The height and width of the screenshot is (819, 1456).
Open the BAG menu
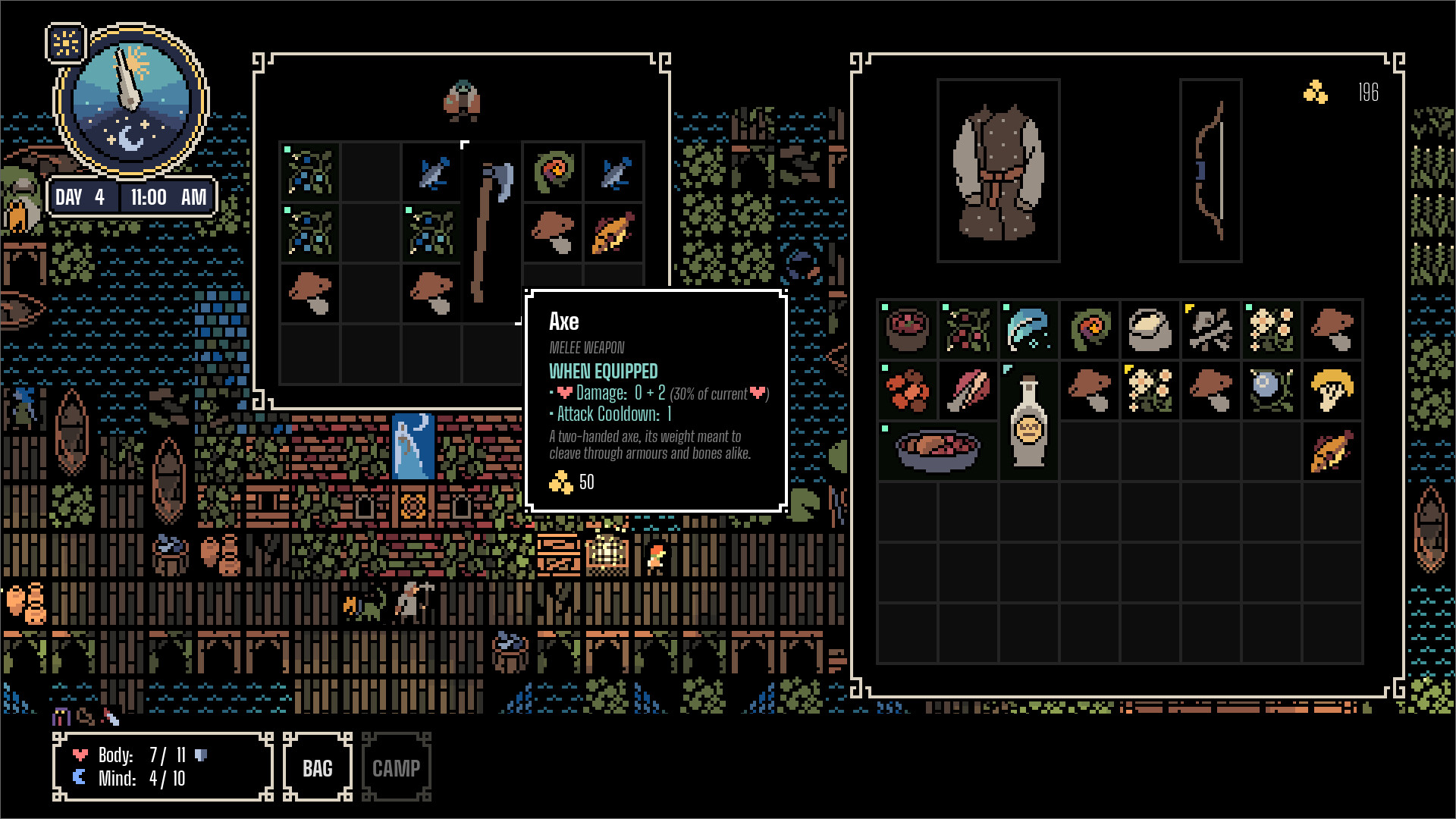[x=316, y=767]
